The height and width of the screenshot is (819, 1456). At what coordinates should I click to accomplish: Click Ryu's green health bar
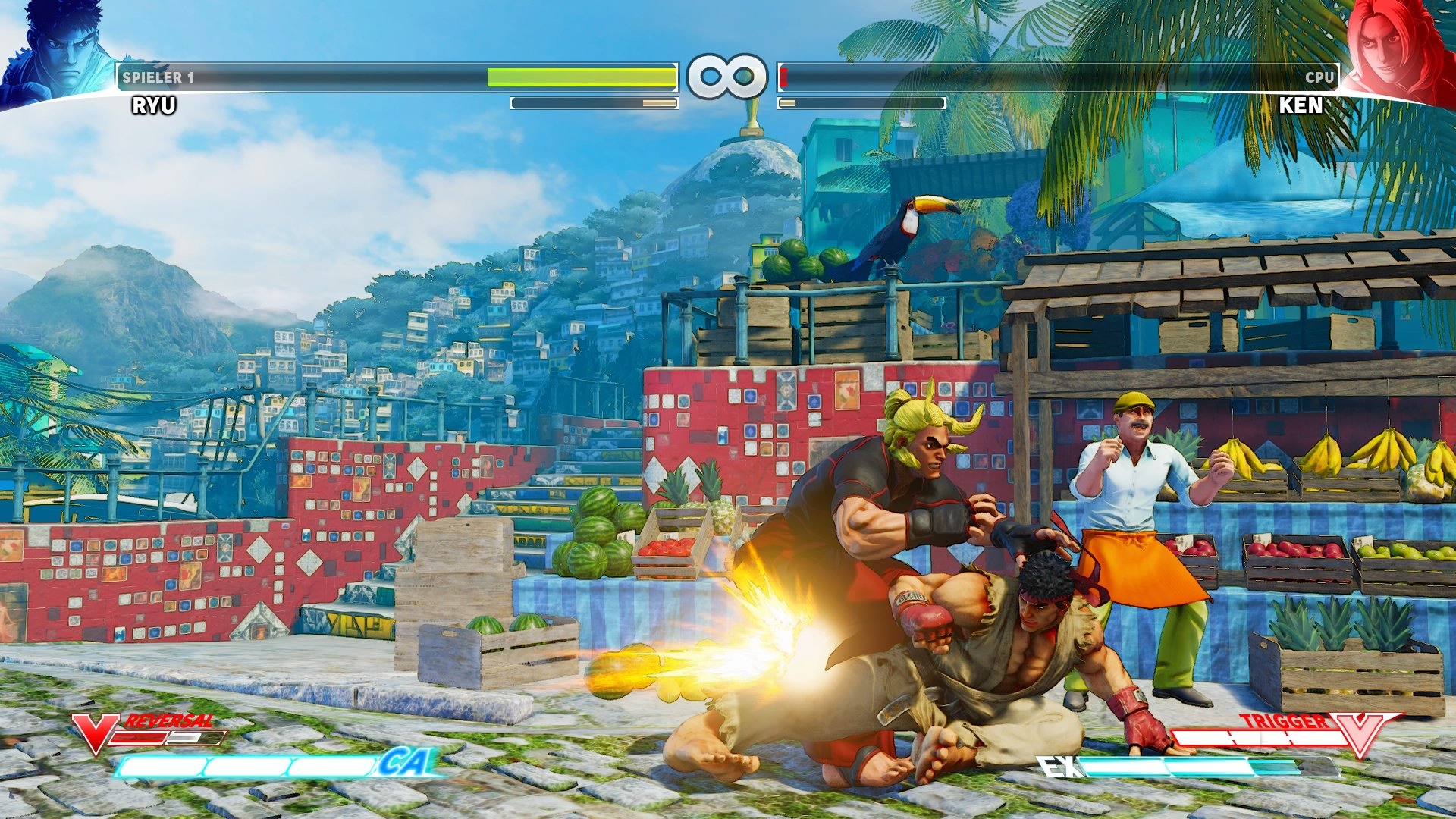pos(580,77)
